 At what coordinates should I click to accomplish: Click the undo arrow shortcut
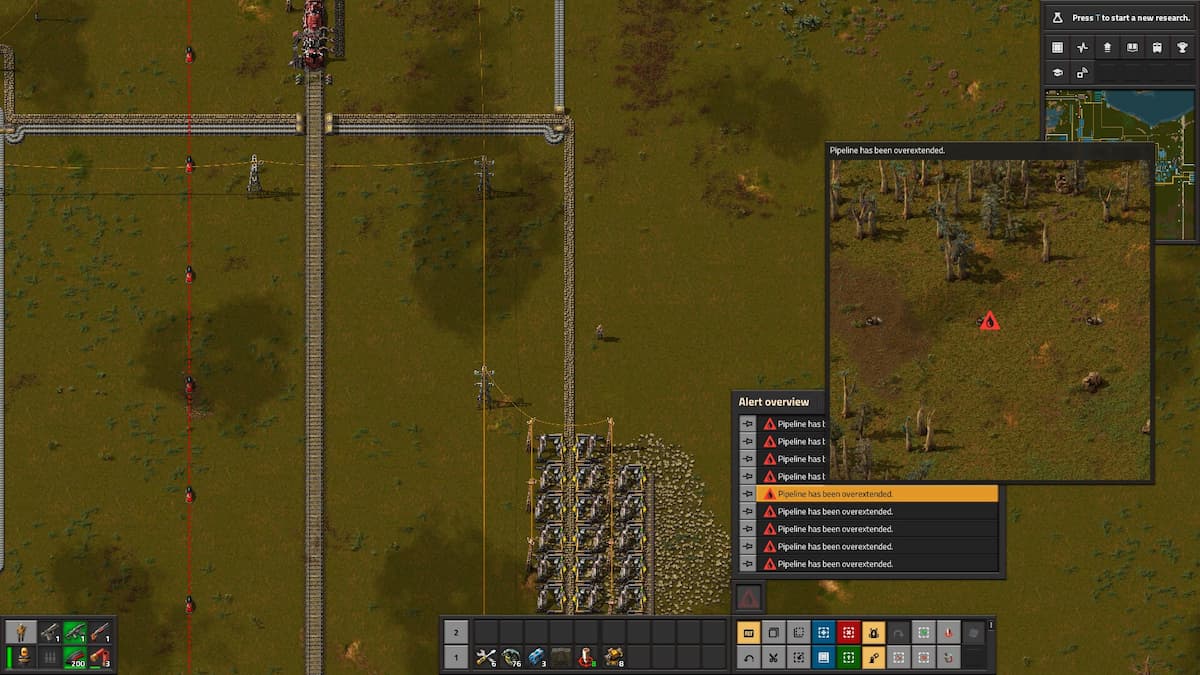(x=748, y=658)
